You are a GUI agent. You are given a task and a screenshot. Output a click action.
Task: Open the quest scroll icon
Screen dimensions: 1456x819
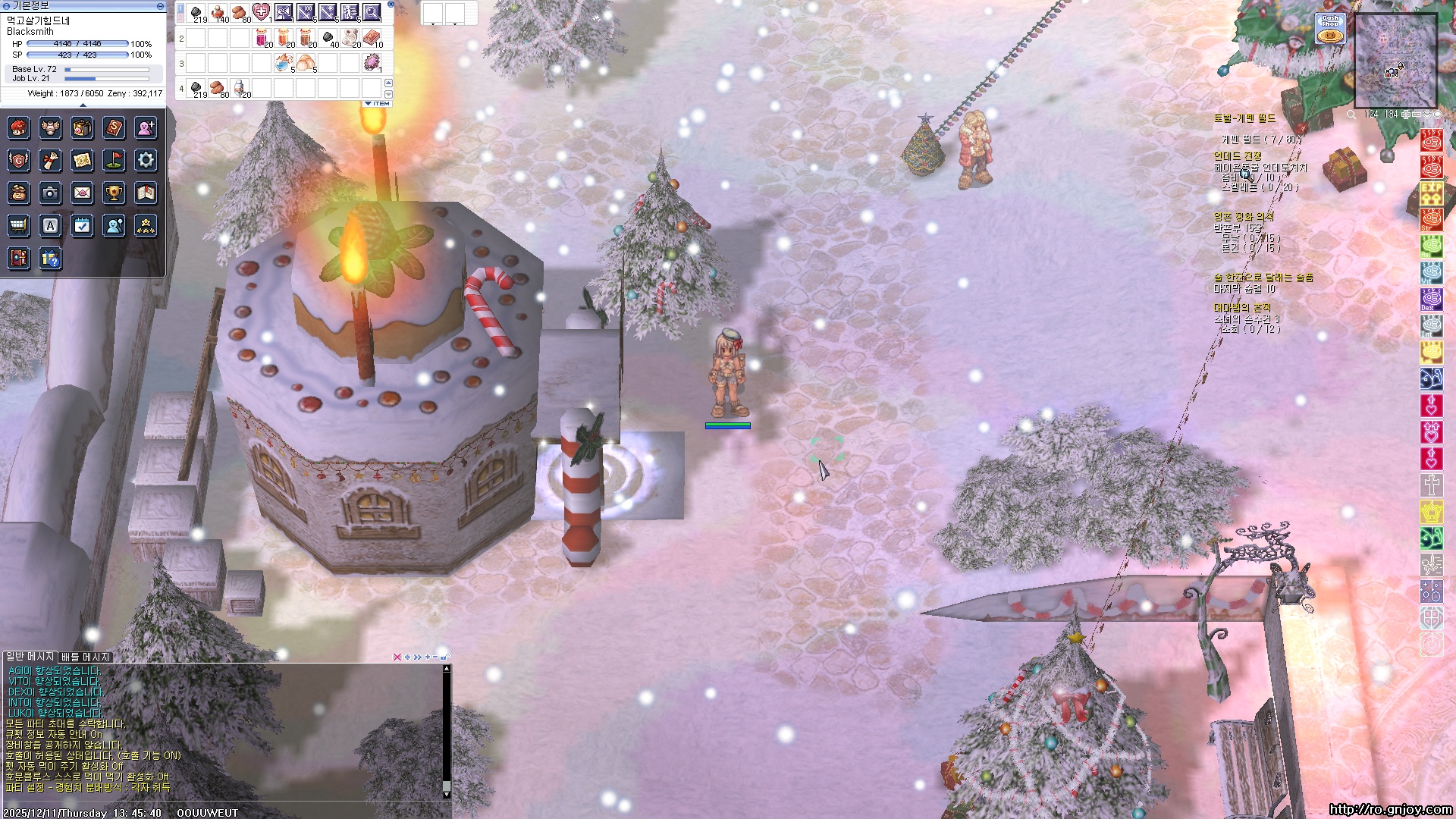(x=50, y=160)
